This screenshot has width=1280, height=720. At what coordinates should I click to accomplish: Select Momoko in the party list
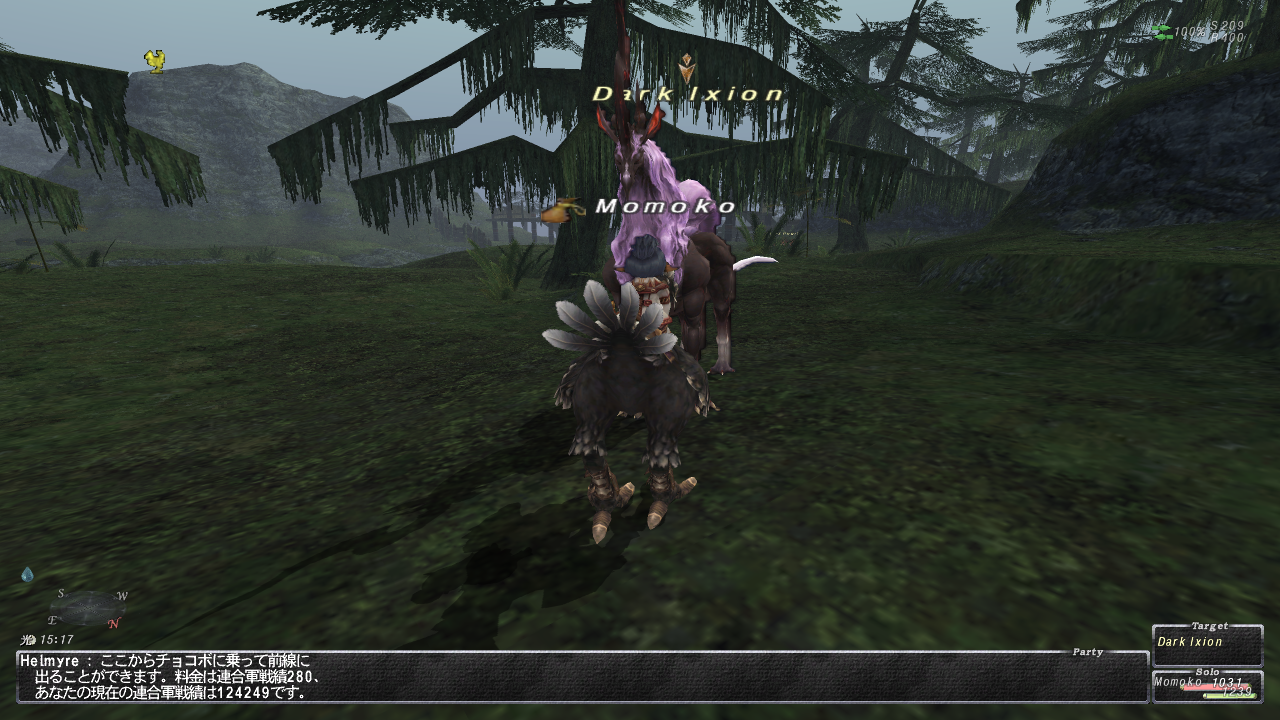coord(1207,686)
